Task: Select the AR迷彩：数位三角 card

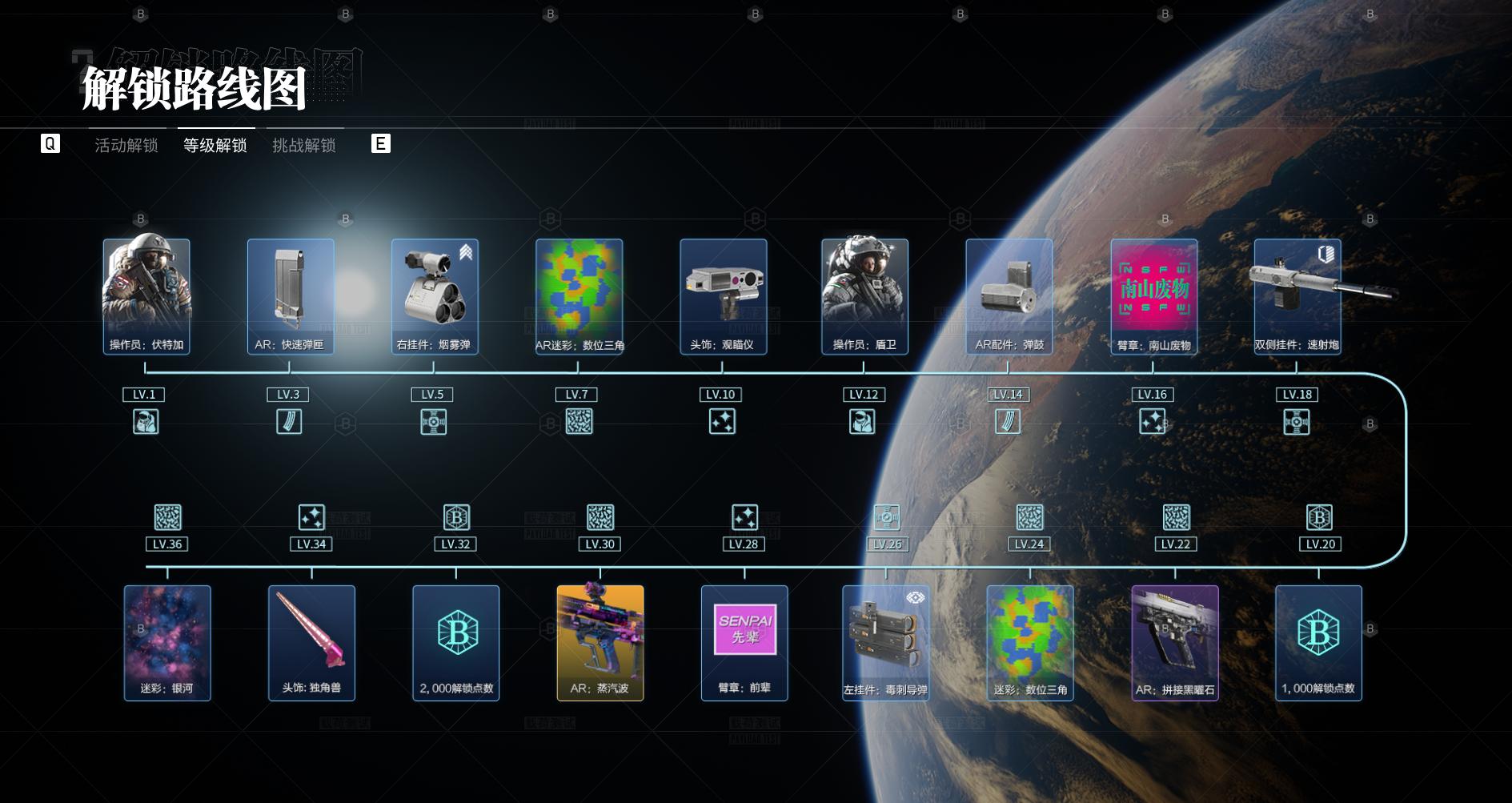Action: point(579,296)
